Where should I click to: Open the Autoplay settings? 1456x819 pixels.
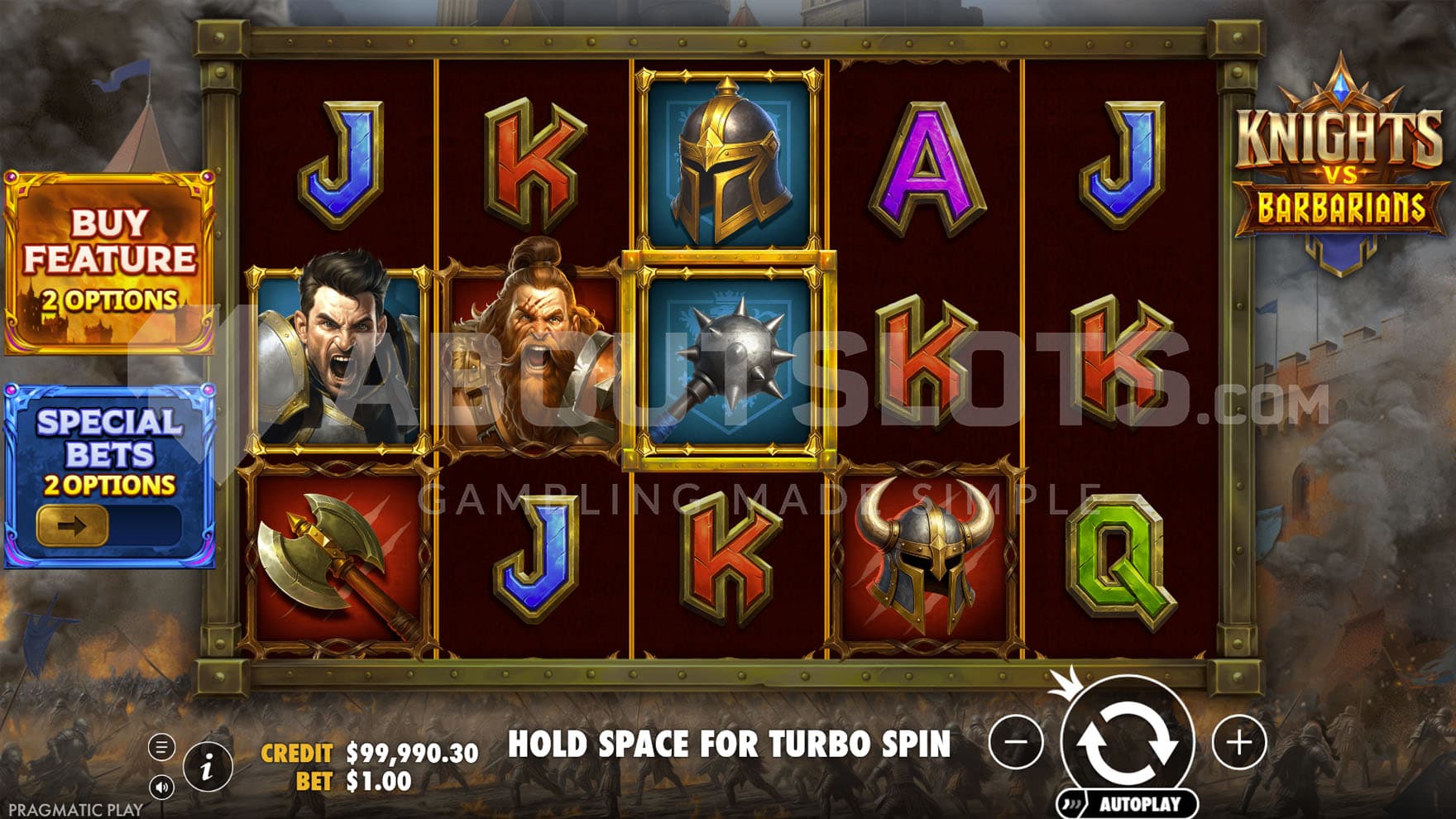[1128, 803]
